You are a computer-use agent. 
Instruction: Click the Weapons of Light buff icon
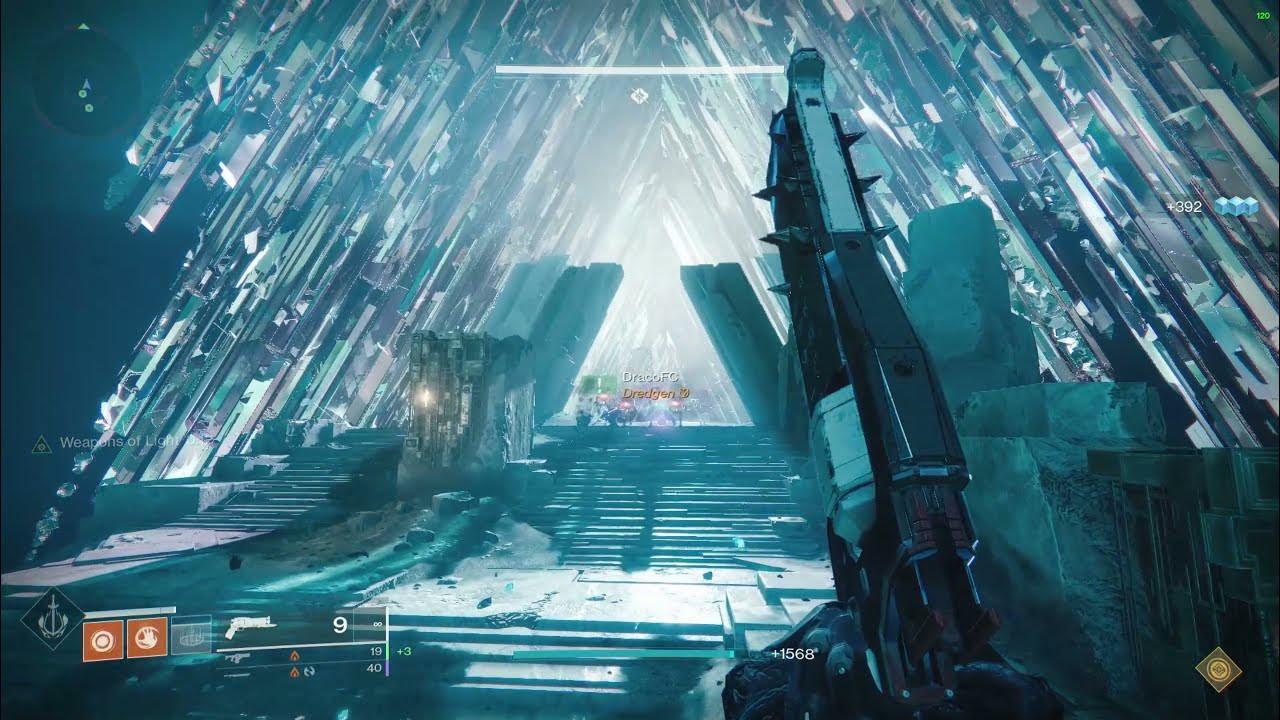point(41,443)
